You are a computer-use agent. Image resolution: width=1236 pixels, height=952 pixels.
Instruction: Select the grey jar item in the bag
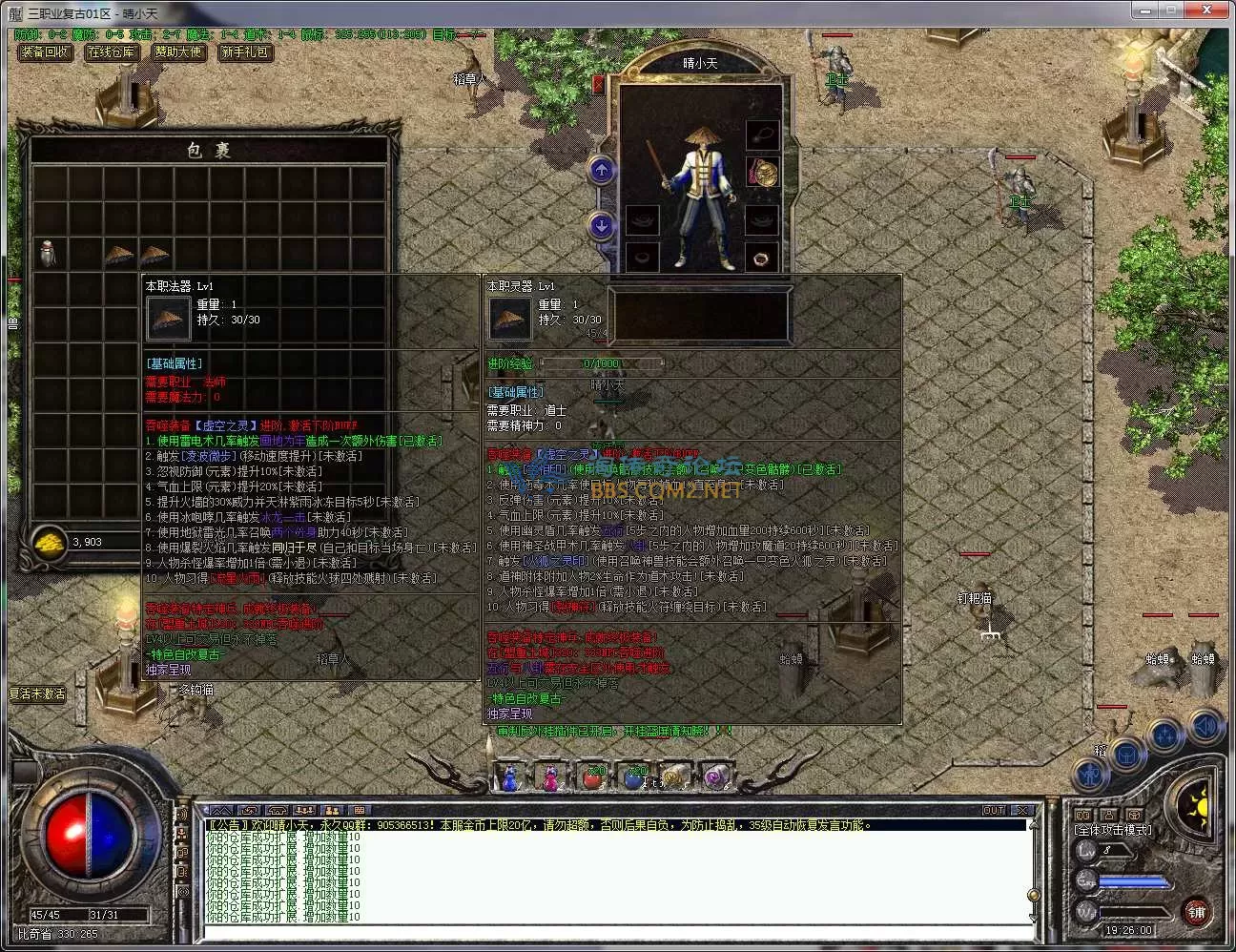click(49, 254)
